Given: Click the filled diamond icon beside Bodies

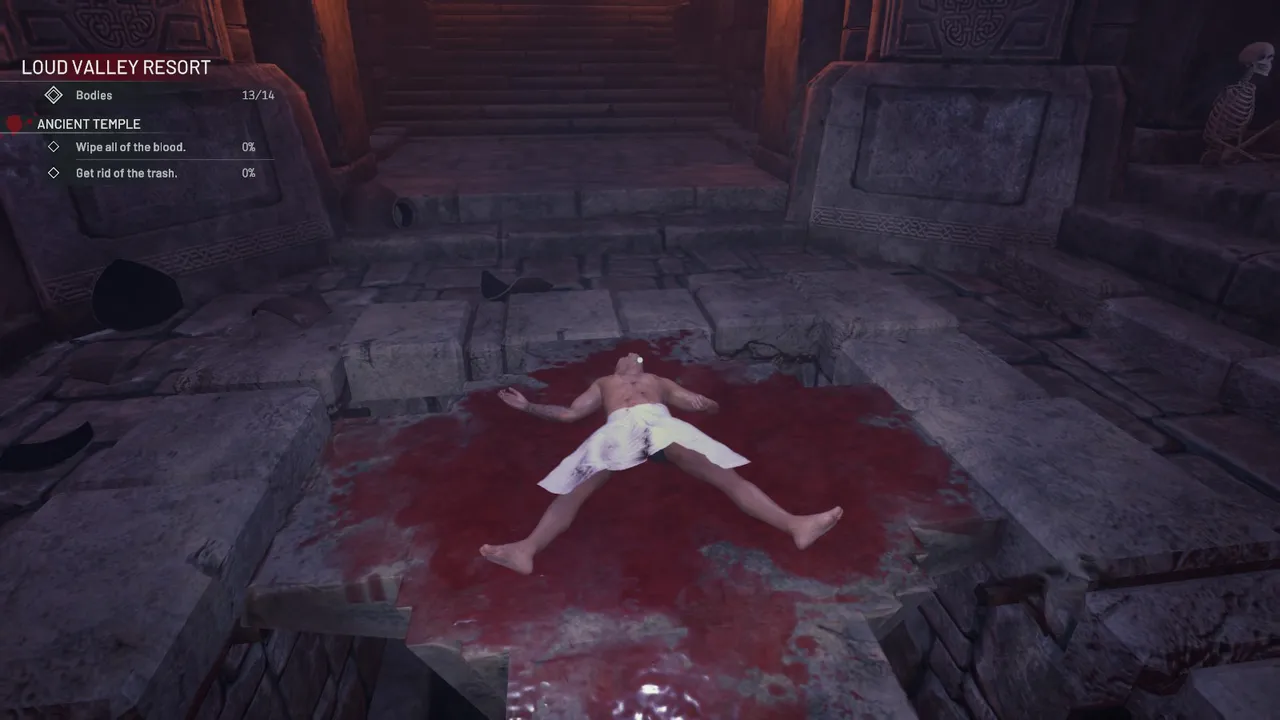Looking at the screenshot, I should tap(54, 95).
